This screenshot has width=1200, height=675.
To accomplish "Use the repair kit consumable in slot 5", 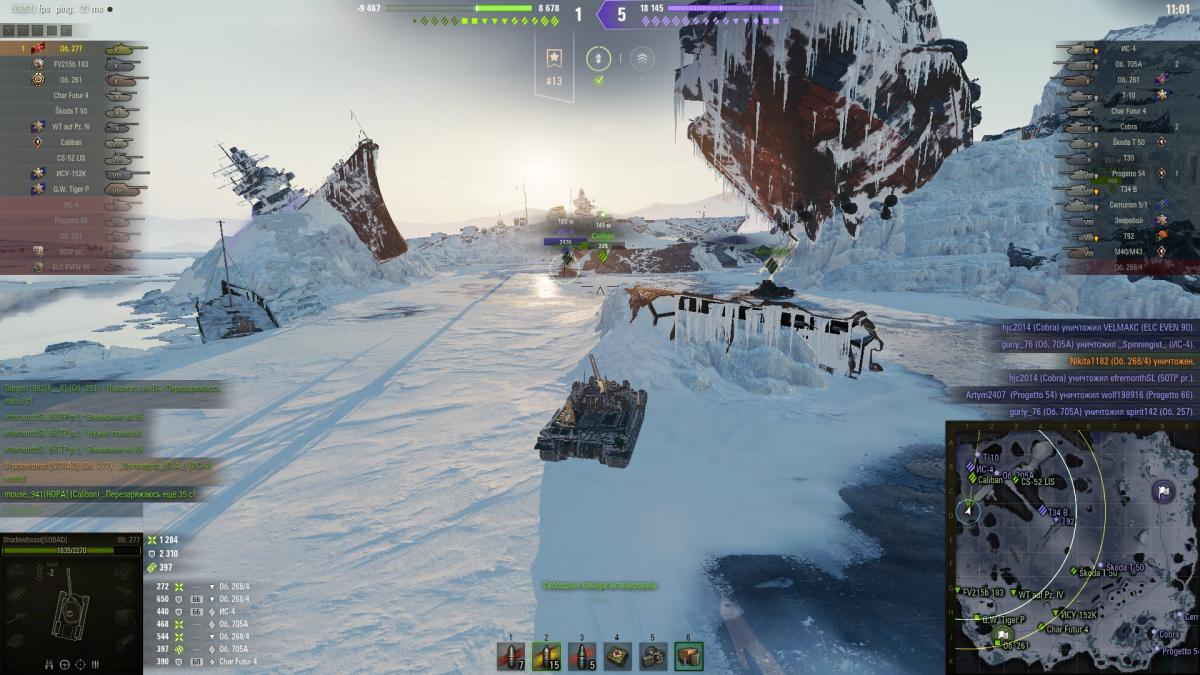I will 653,657.
